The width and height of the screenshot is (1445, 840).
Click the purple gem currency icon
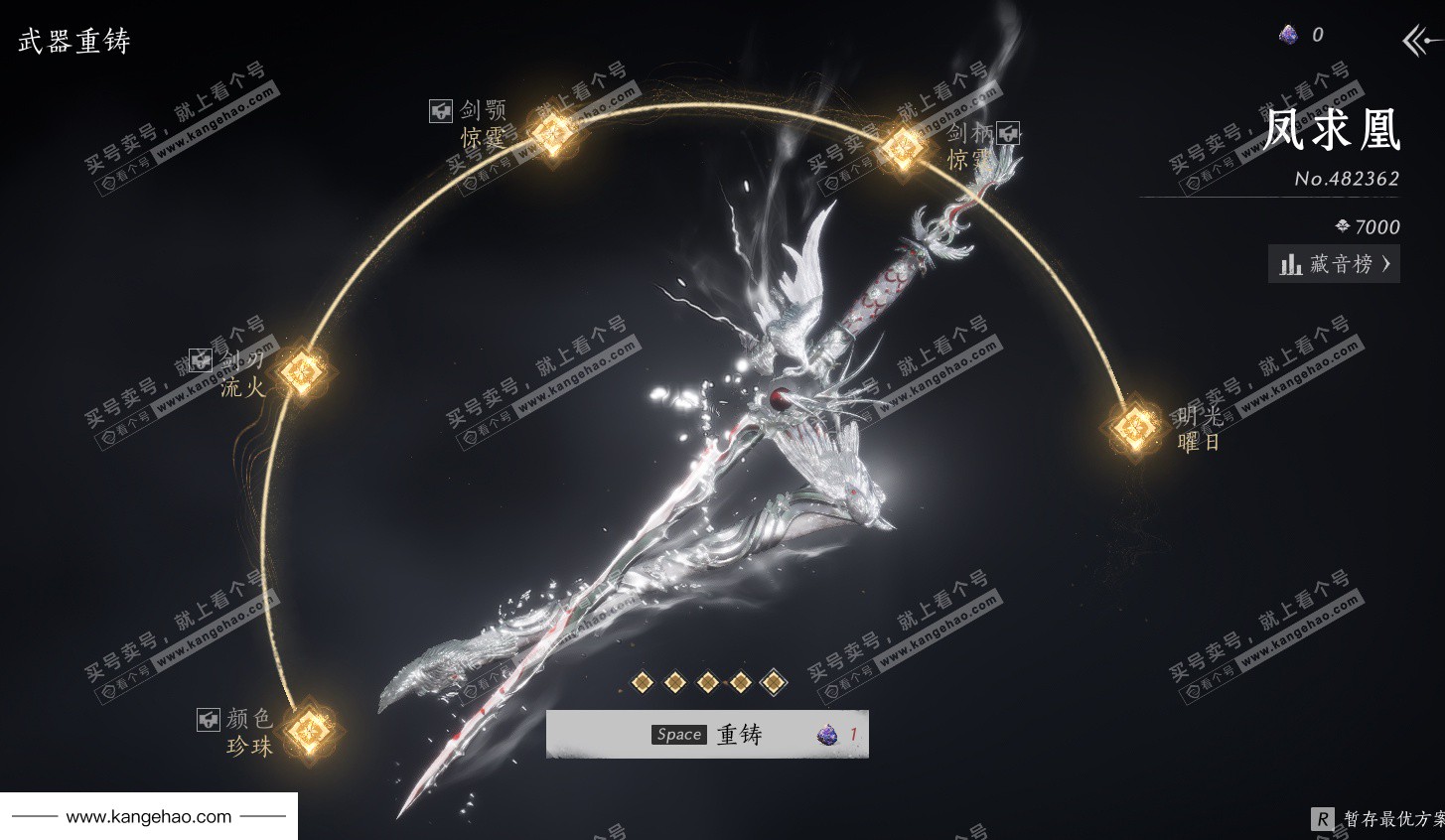tap(1288, 35)
